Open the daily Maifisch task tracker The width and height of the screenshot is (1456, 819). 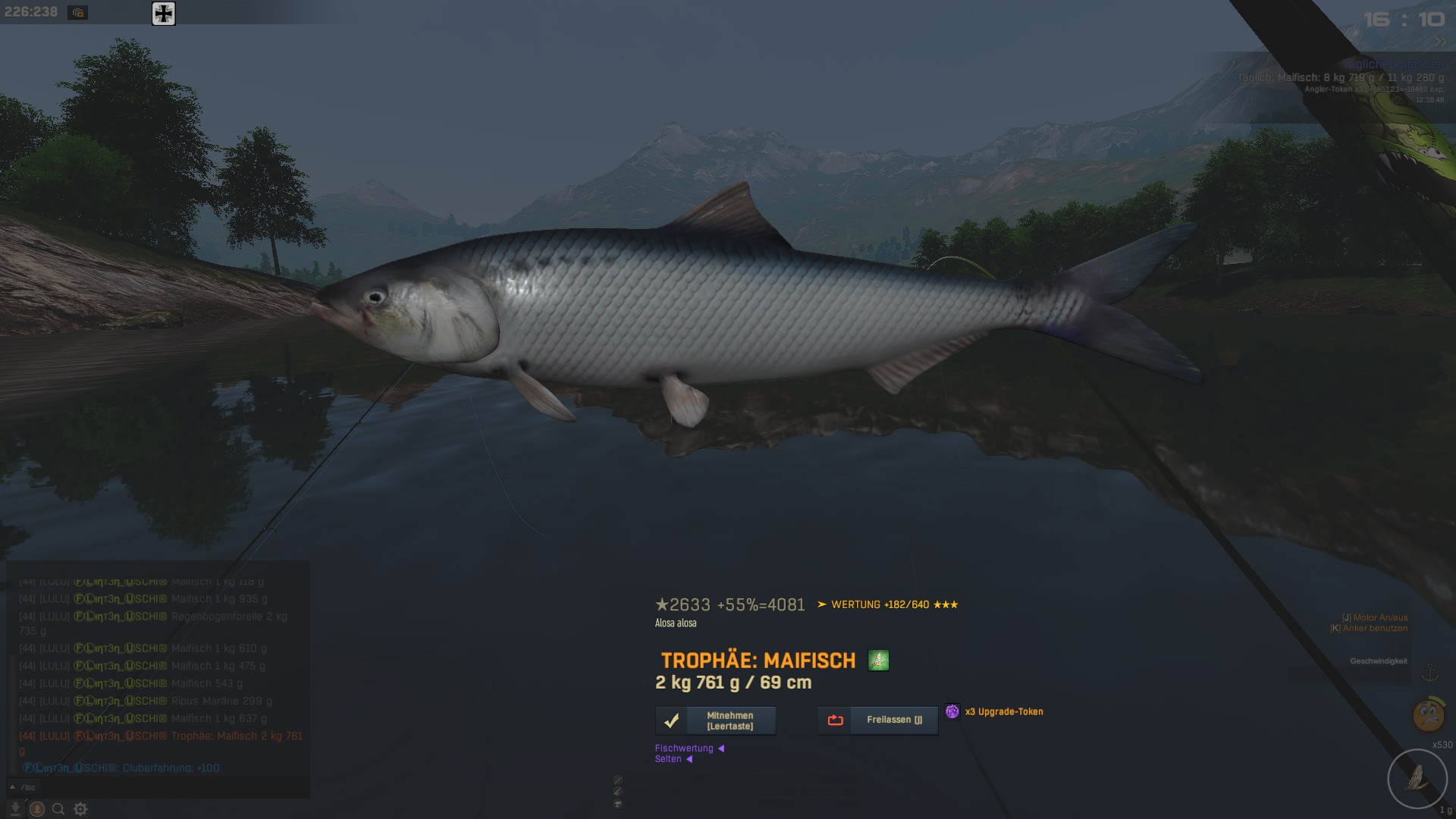(x=1340, y=77)
